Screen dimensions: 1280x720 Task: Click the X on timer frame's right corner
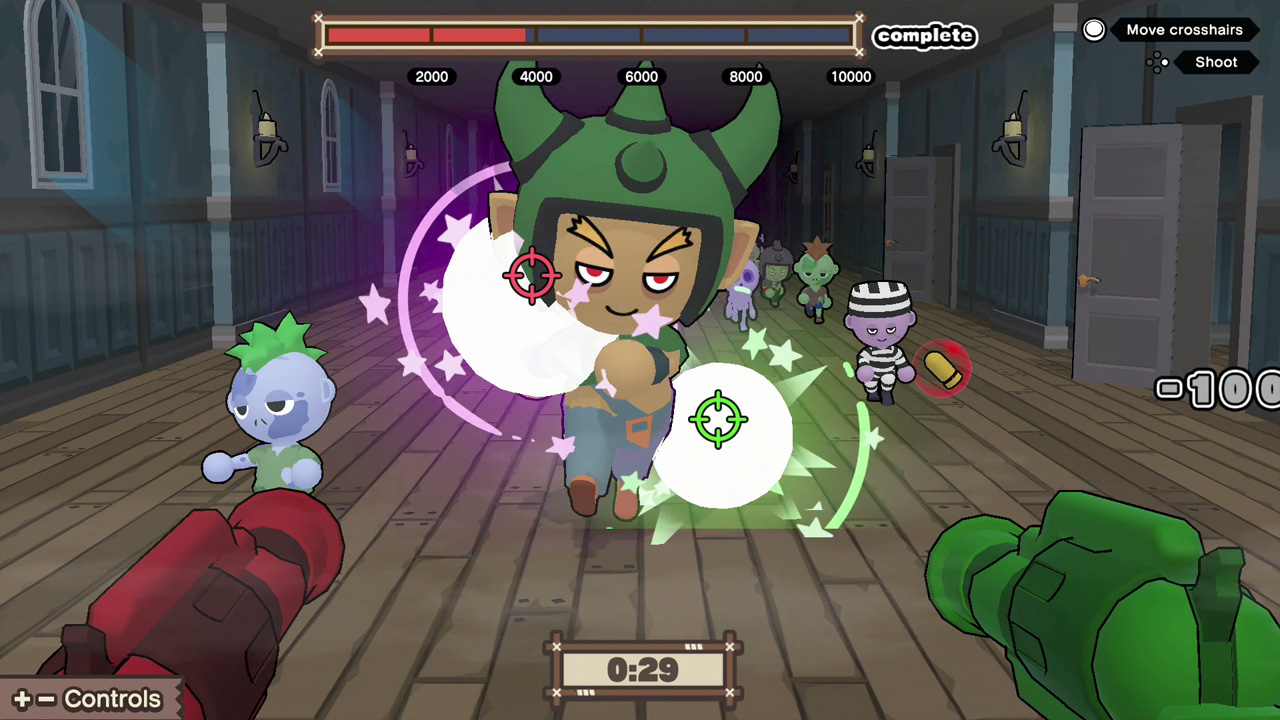(730, 647)
